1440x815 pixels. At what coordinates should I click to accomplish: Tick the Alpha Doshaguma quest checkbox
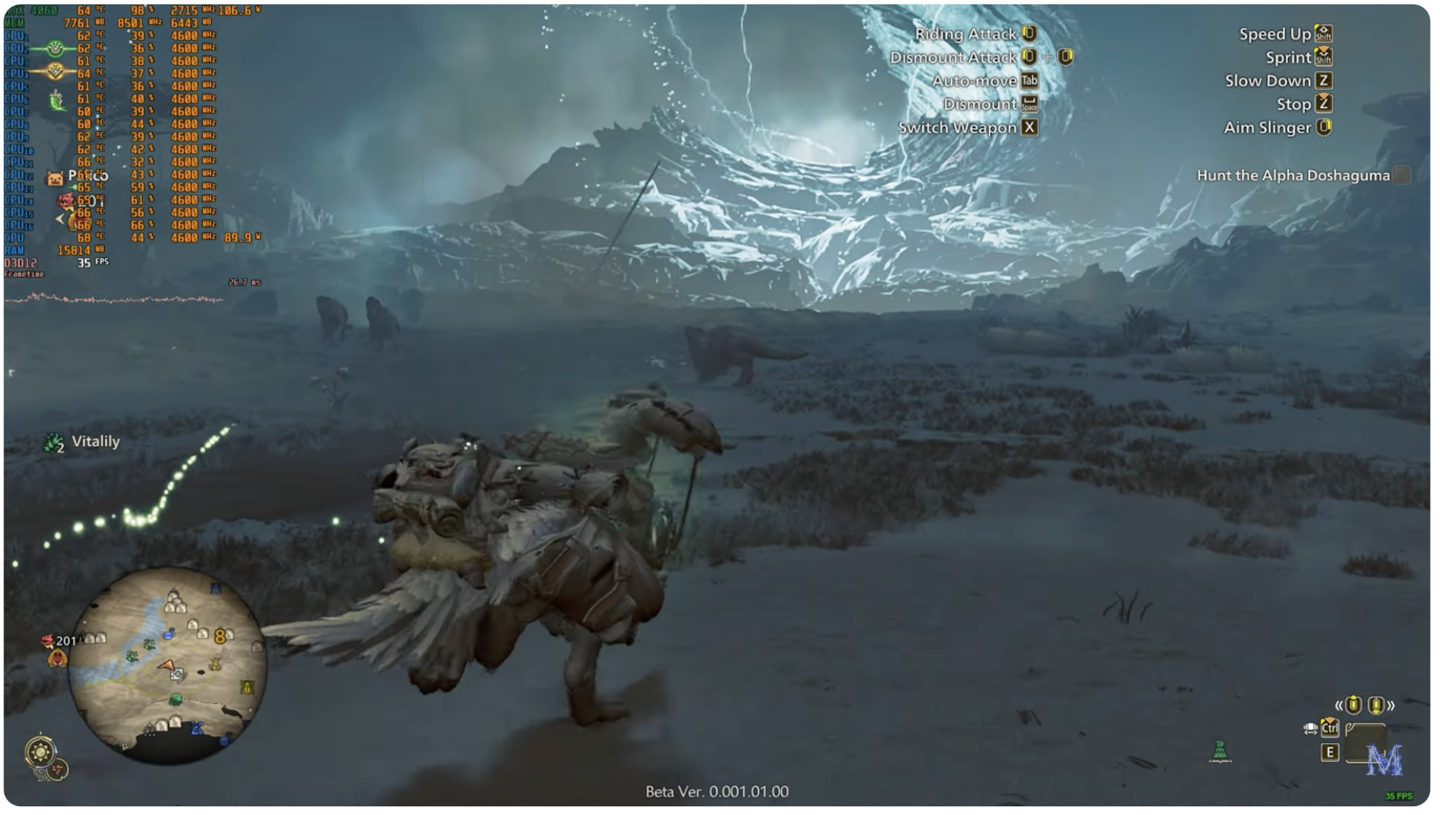[x=1402, y=175]
